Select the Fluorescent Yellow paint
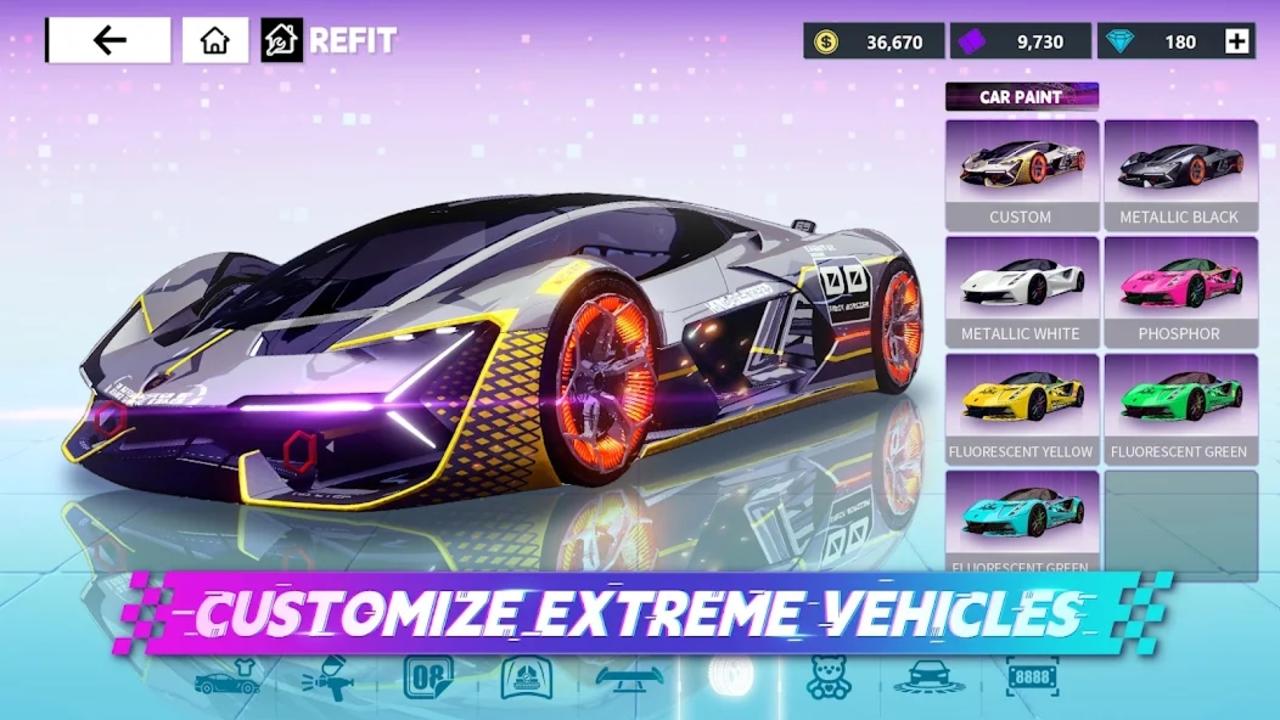 coord(1021,409)
